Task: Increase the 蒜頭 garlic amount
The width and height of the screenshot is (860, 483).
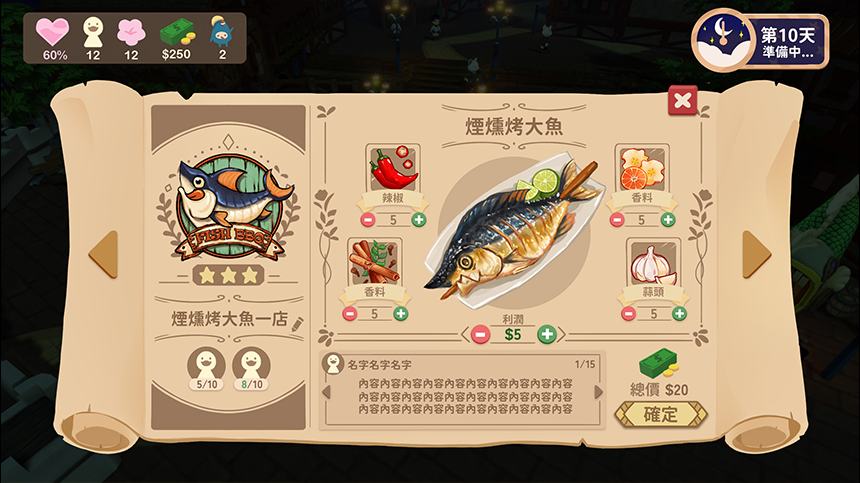Action: click(680, 313)
